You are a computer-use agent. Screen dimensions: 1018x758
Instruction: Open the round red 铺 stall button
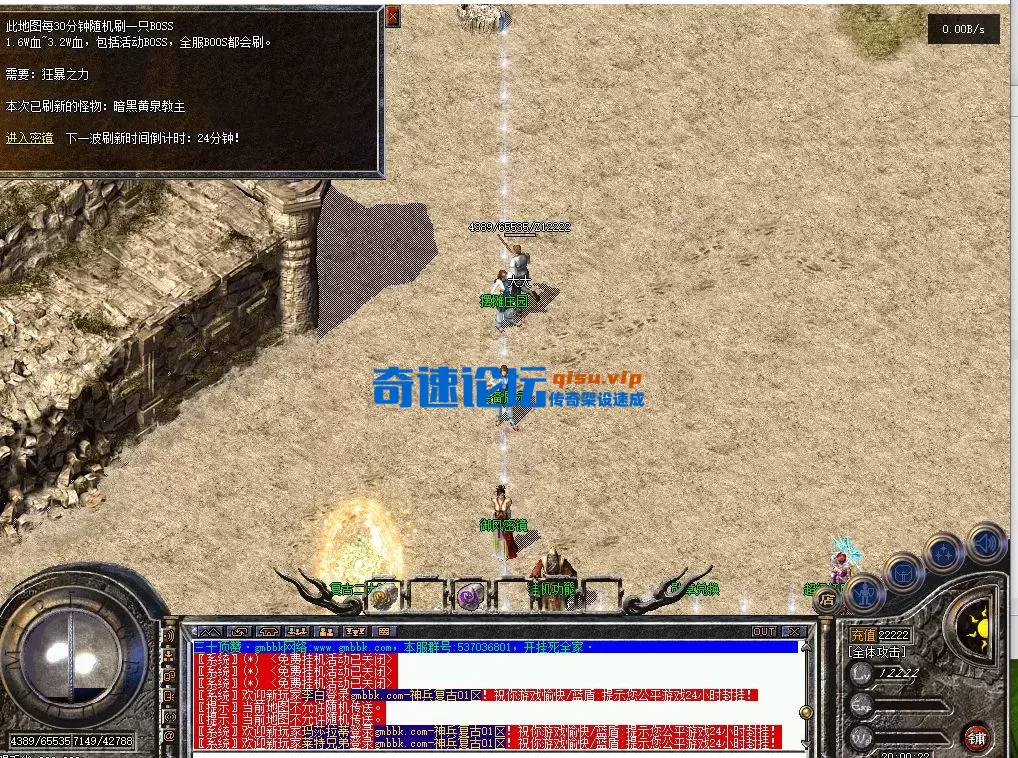pyautogui.click(x=976, y=738)
